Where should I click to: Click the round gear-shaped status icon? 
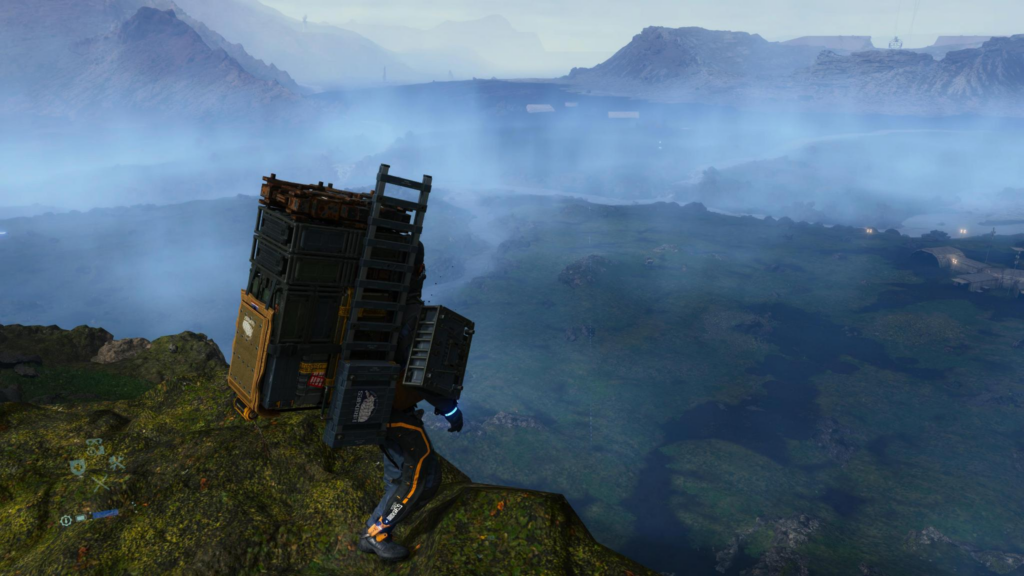pyautogui.click(x=66, y=520)
